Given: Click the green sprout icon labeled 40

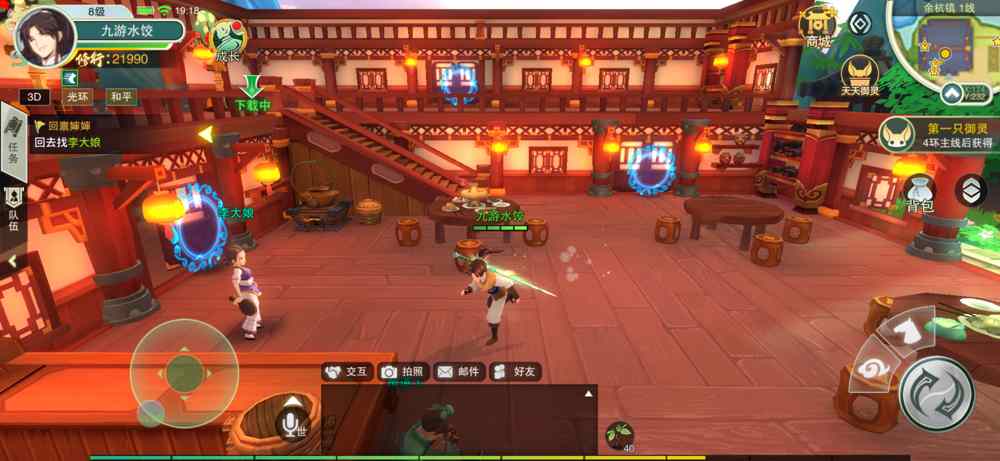Looking at the screenshot, I should pos(620,433).
